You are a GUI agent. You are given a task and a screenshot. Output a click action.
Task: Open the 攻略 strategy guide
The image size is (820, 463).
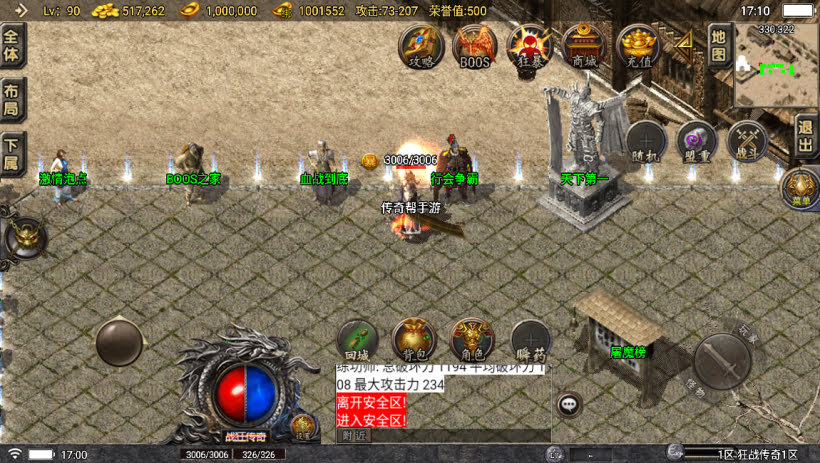point(422,45)
